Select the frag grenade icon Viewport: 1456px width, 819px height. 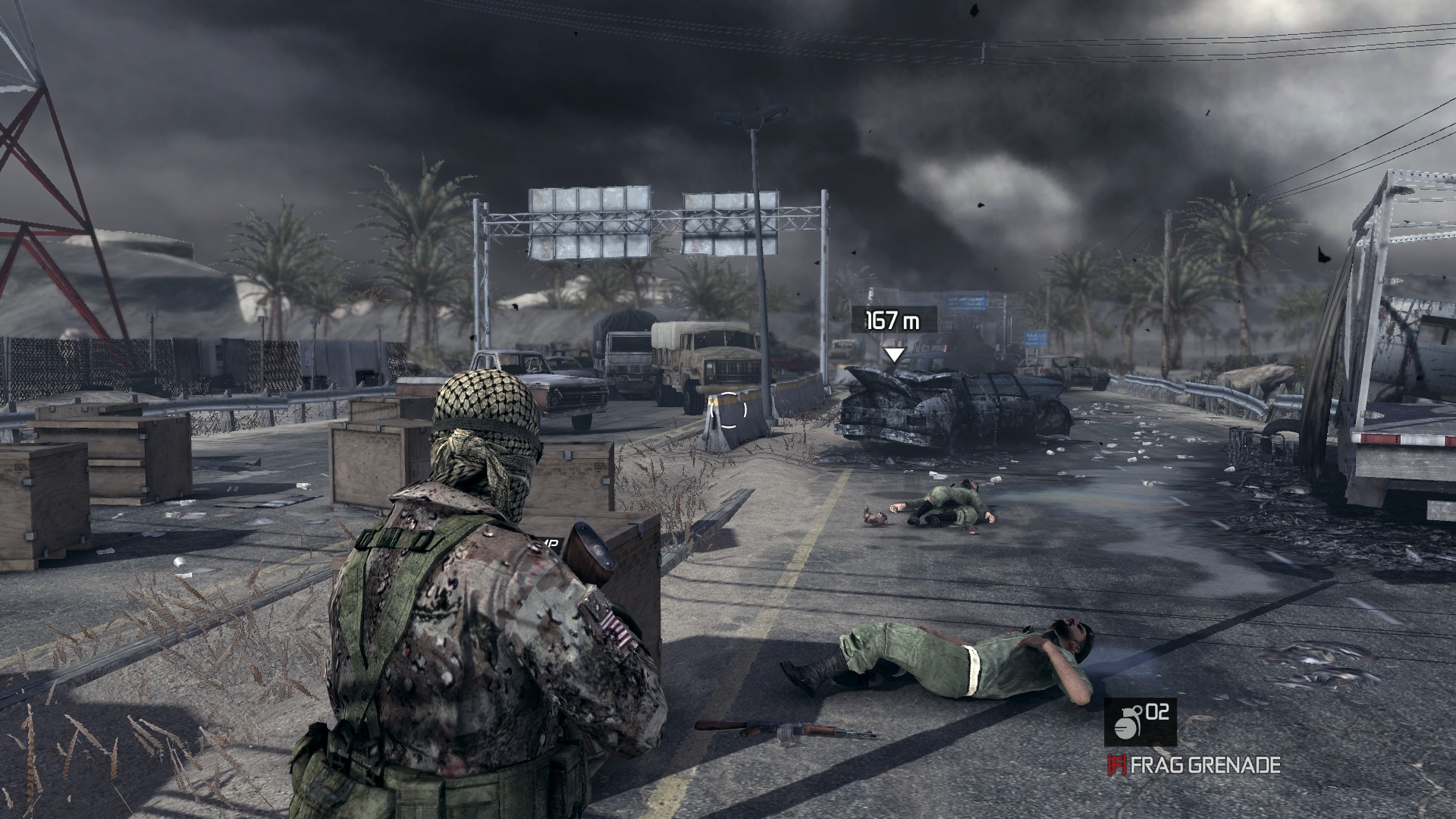(x=1125, y=723)
